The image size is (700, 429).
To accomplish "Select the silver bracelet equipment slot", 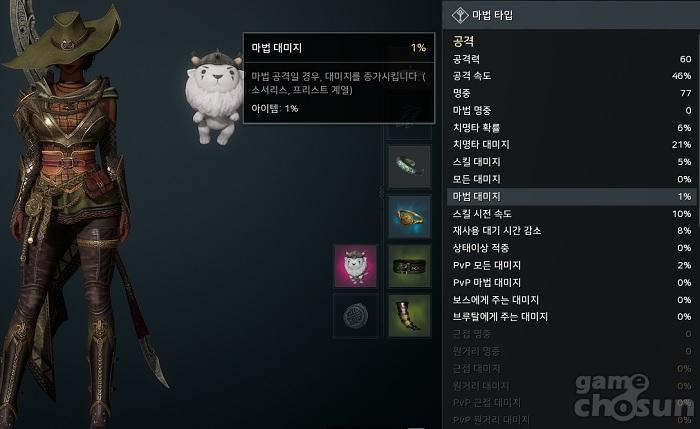I will [x=409, y=166].
